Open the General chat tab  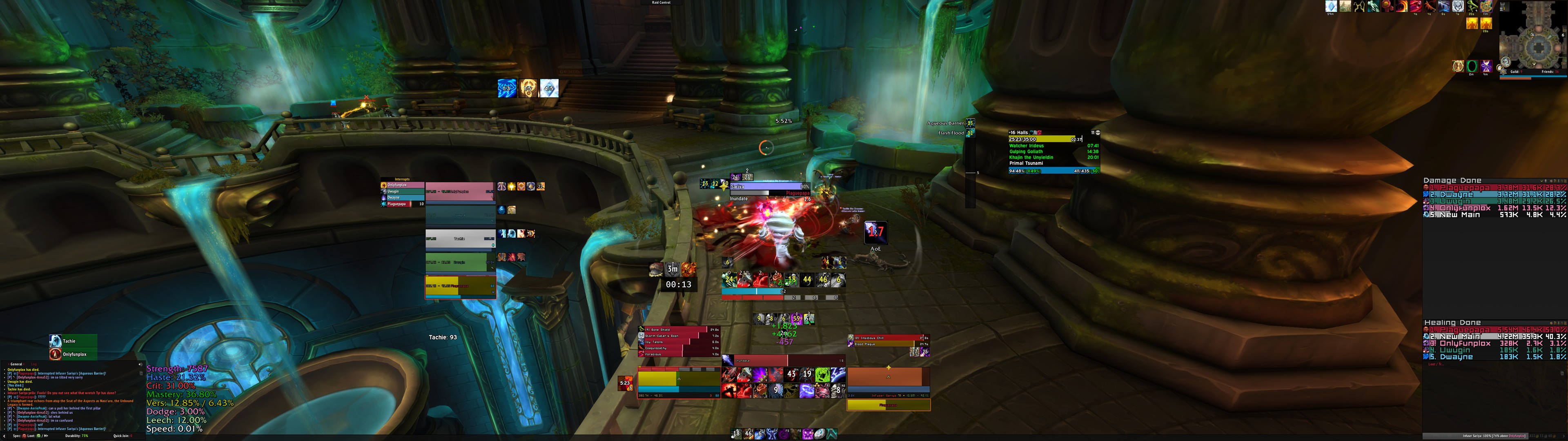(16, 365)
